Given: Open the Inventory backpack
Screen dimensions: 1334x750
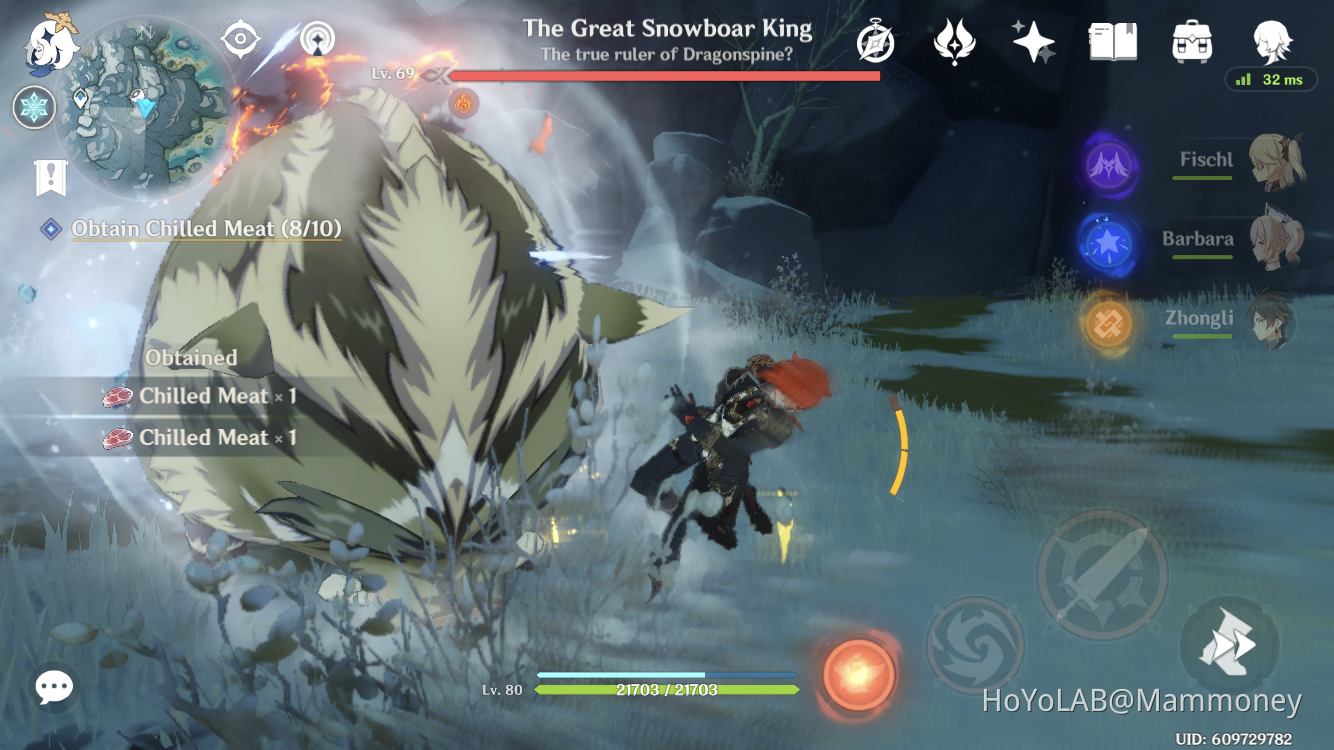Looking at the screenshot, I should click(x=1191, y=40).
